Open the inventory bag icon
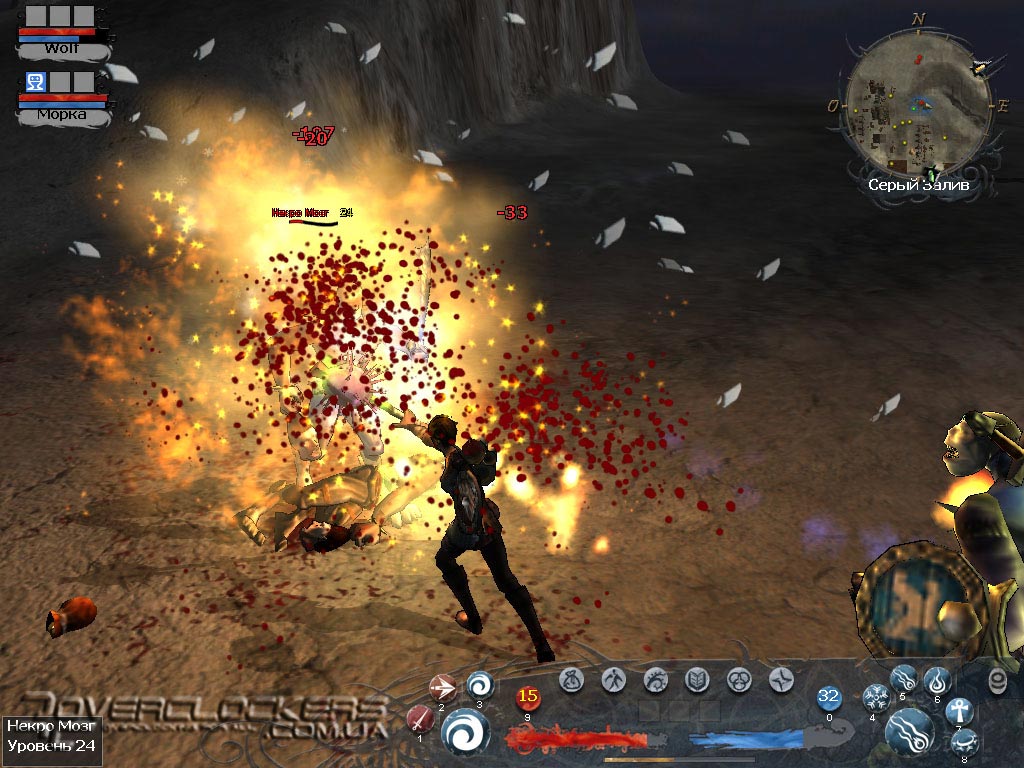This screenshot has height=768, width=1024. click(572, 681)
